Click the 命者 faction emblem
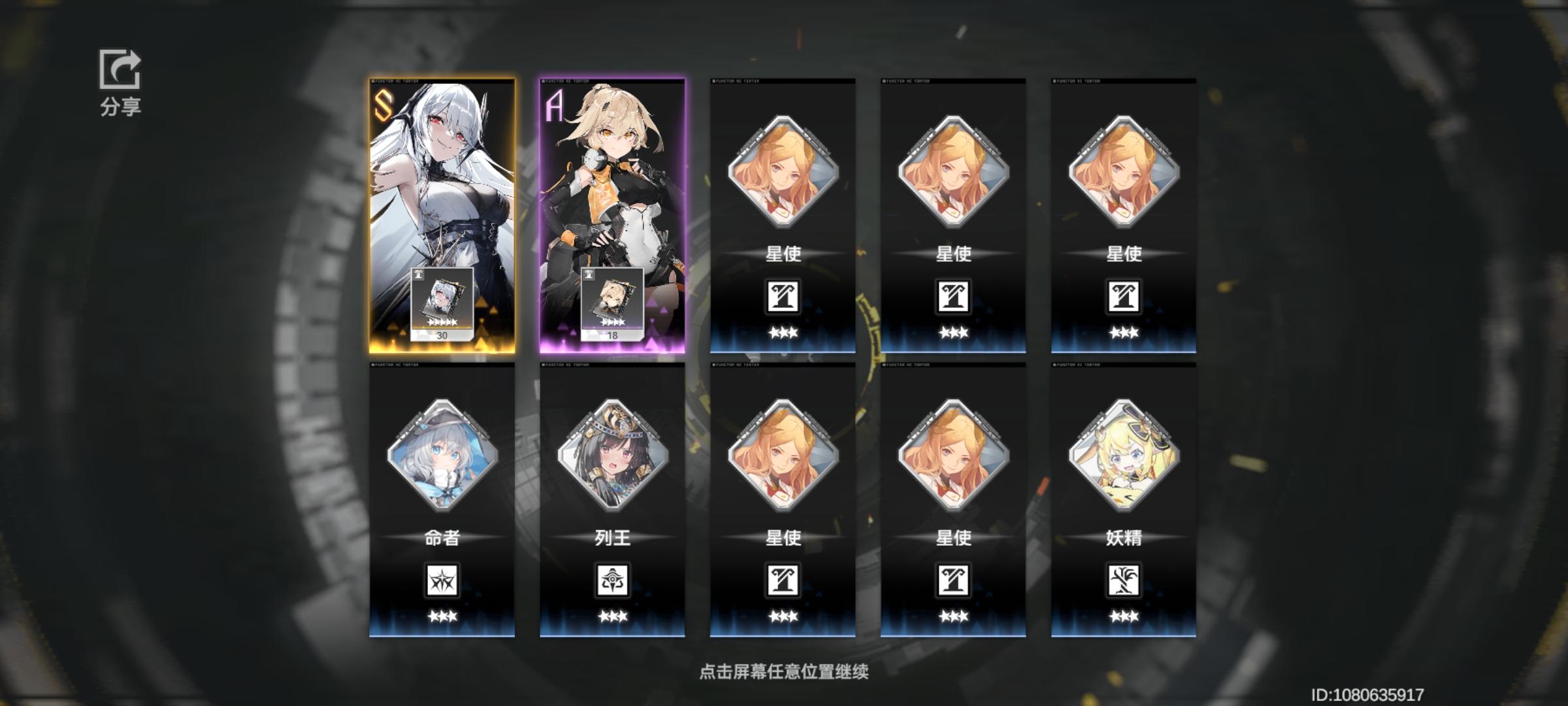The width and height of the screenshot is (1568, 706). pos(441,580)
